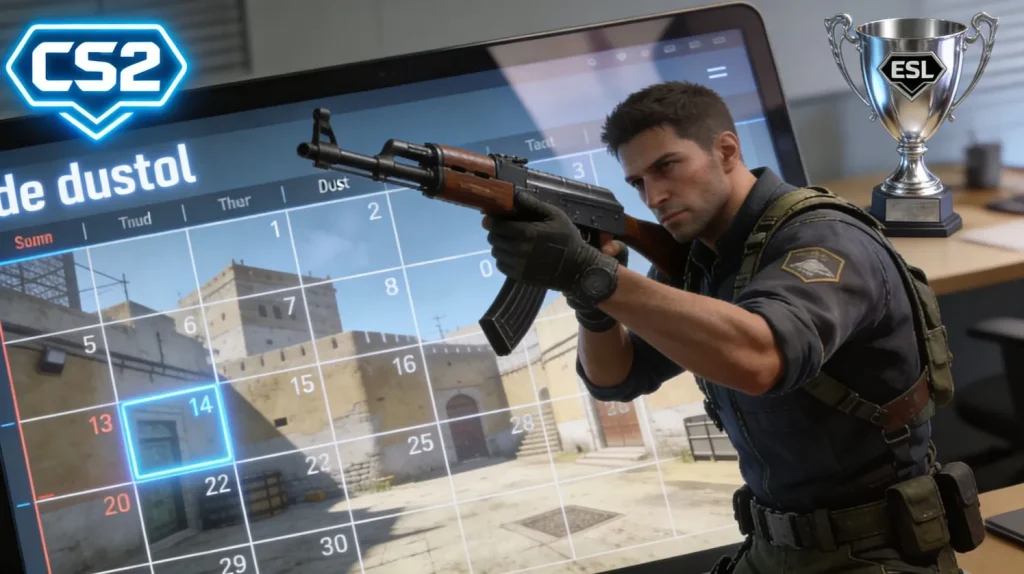This screenshot has height=574, width=1024.
Task: Choose date 7 in the calendar grid
Action: [x=289, y=306]
